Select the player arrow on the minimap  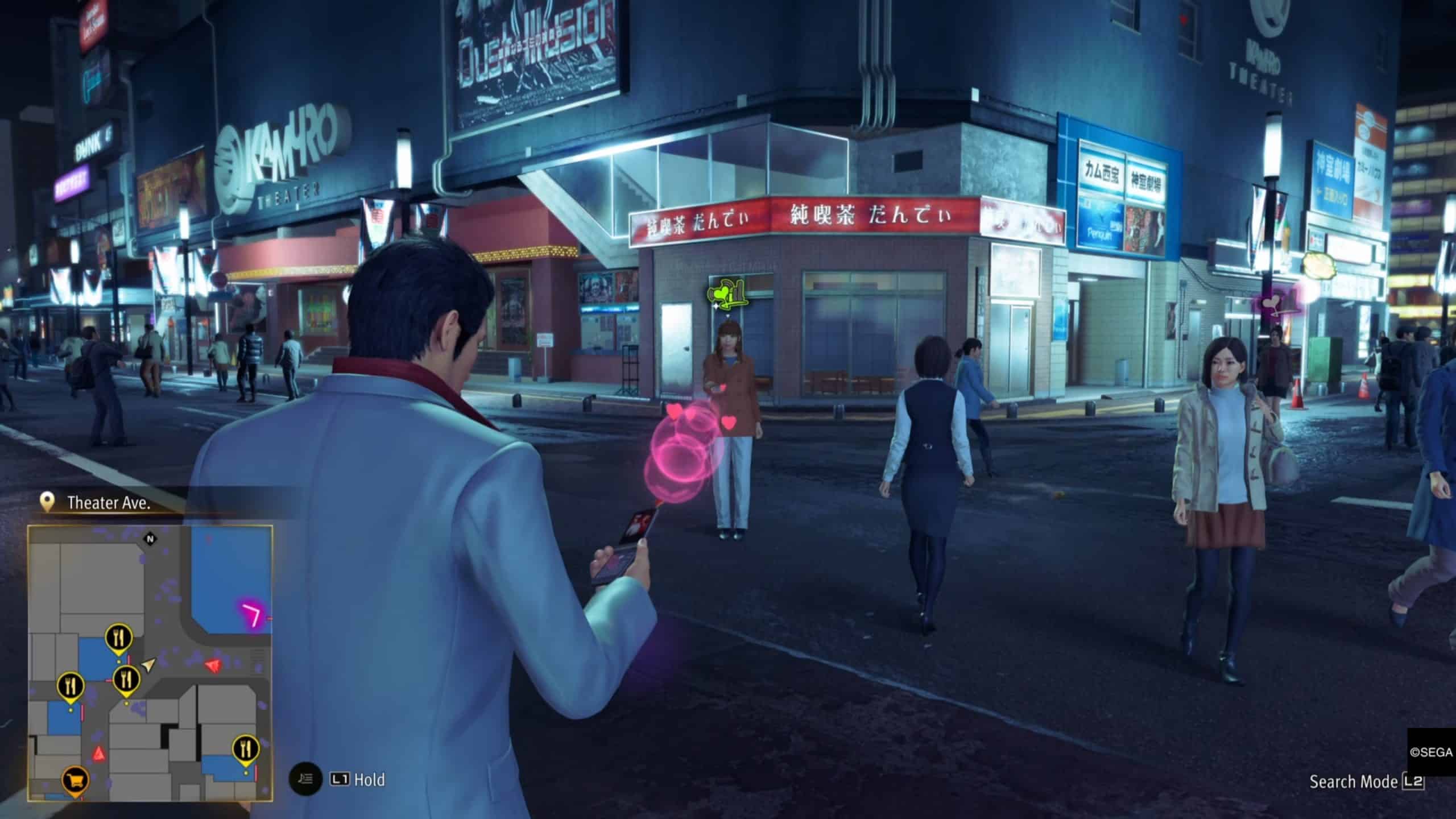pos(148,664)
